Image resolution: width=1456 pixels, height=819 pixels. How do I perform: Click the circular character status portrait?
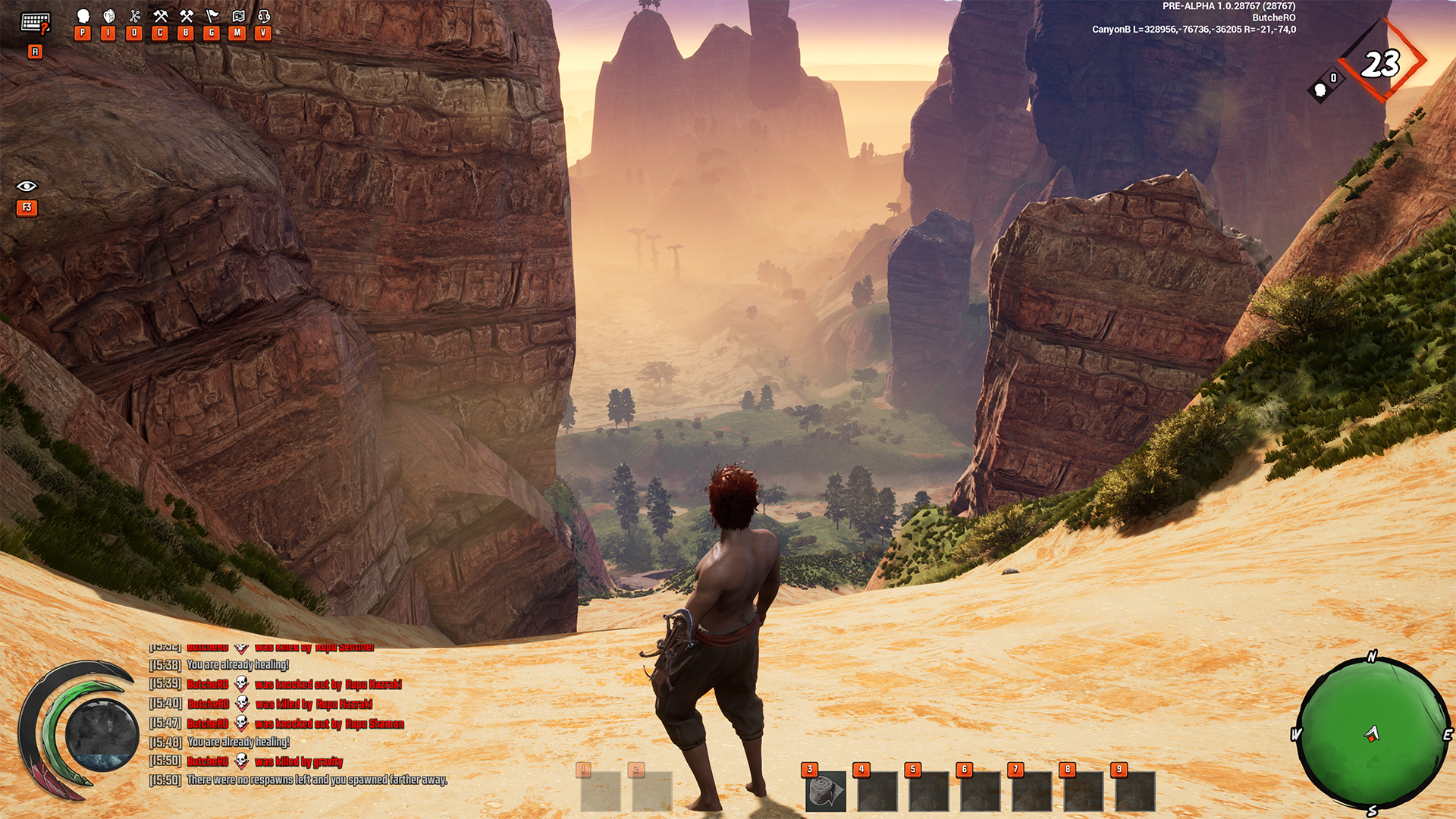click(102, 733)
